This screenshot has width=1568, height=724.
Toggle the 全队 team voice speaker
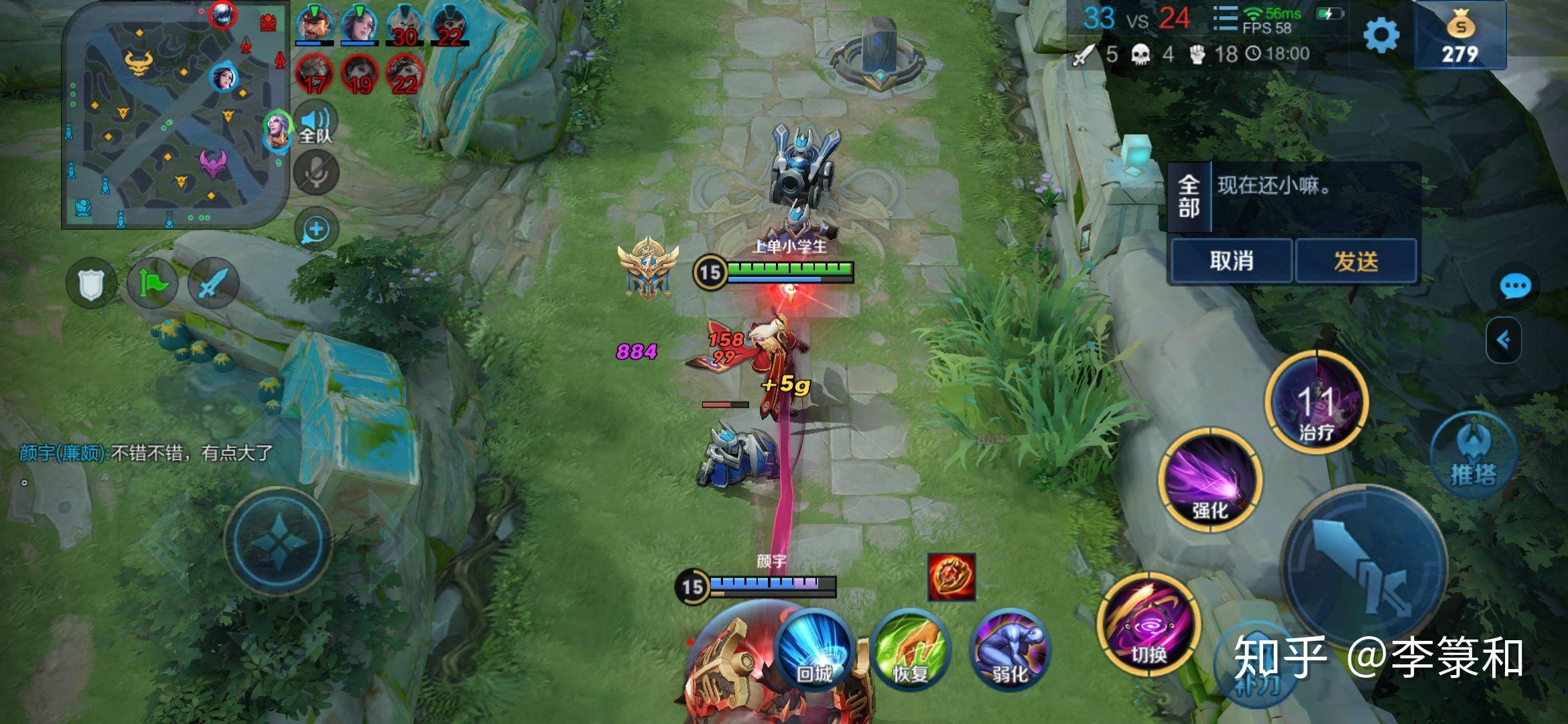pos(316,124)
